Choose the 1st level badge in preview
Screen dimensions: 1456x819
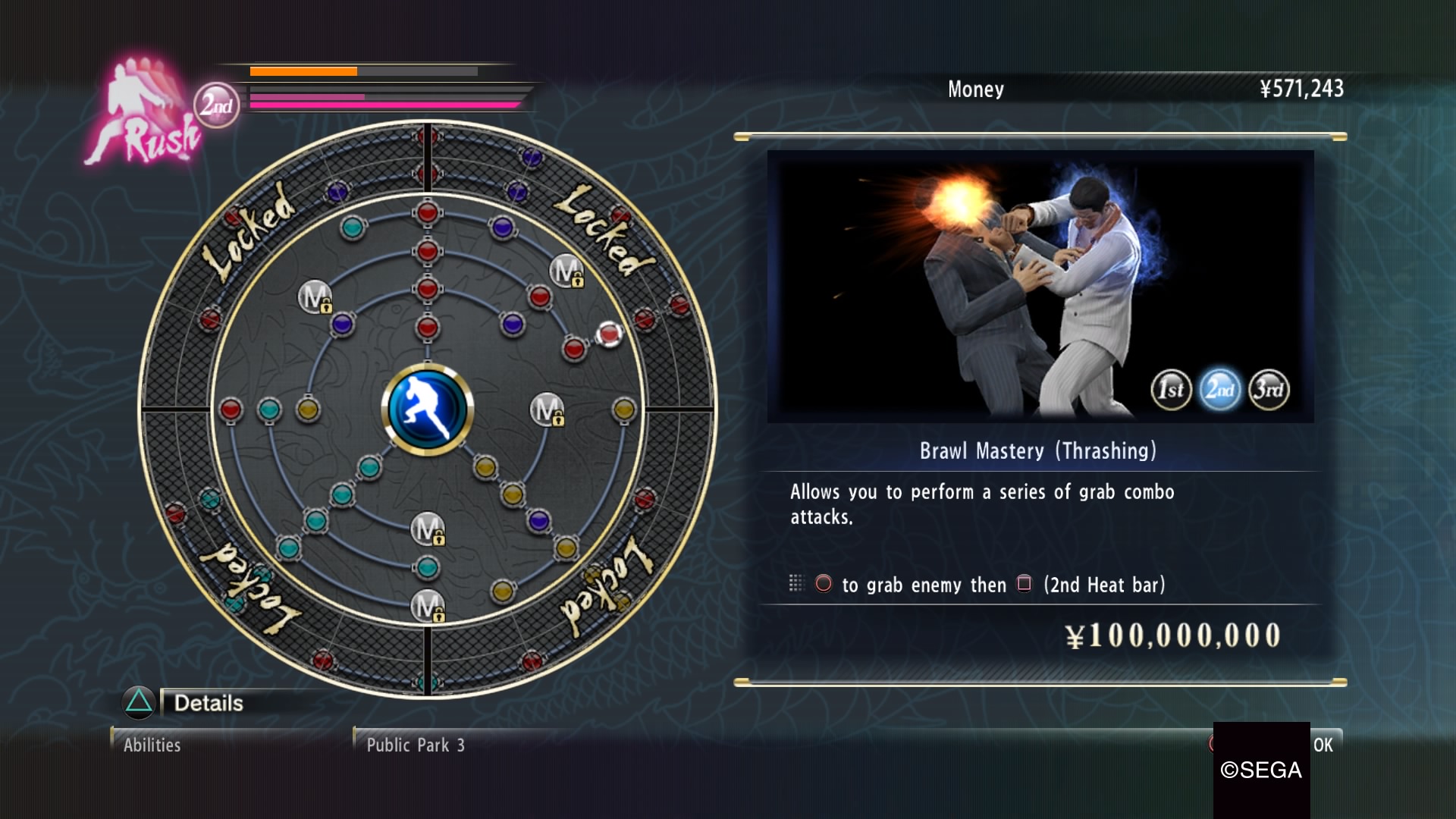(x=1171, y=390)
